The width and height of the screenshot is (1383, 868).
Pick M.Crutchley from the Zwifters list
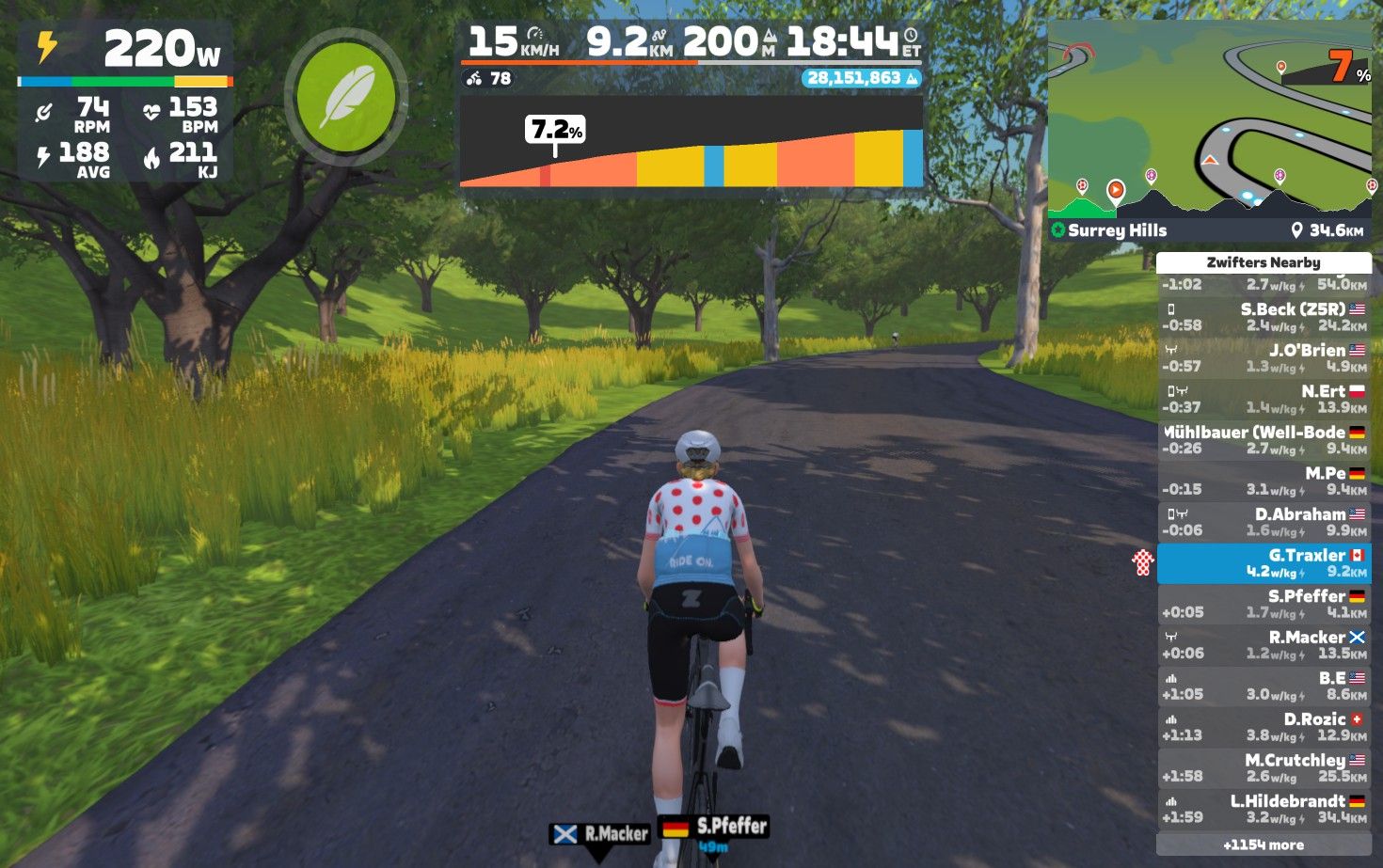pyautogui.click(x=1264, y=767)
